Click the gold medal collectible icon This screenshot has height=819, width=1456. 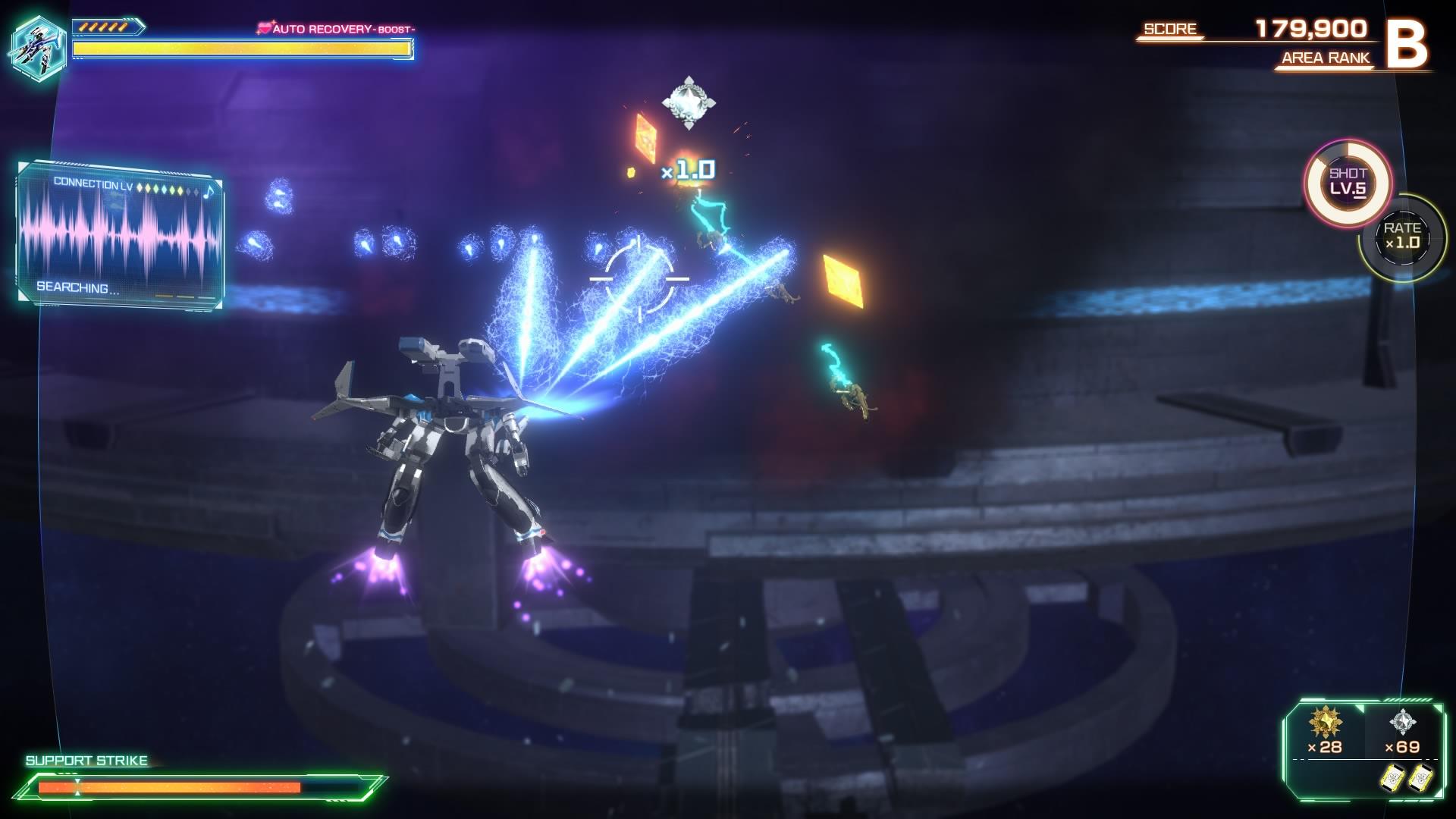tap(1325, 722)
